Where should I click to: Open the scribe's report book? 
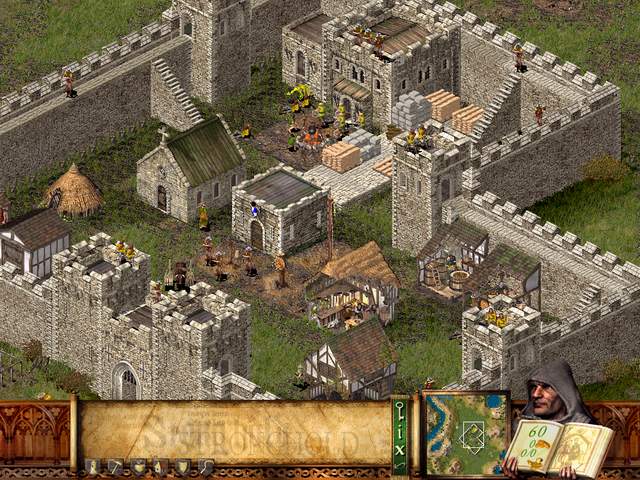(556, 446)
